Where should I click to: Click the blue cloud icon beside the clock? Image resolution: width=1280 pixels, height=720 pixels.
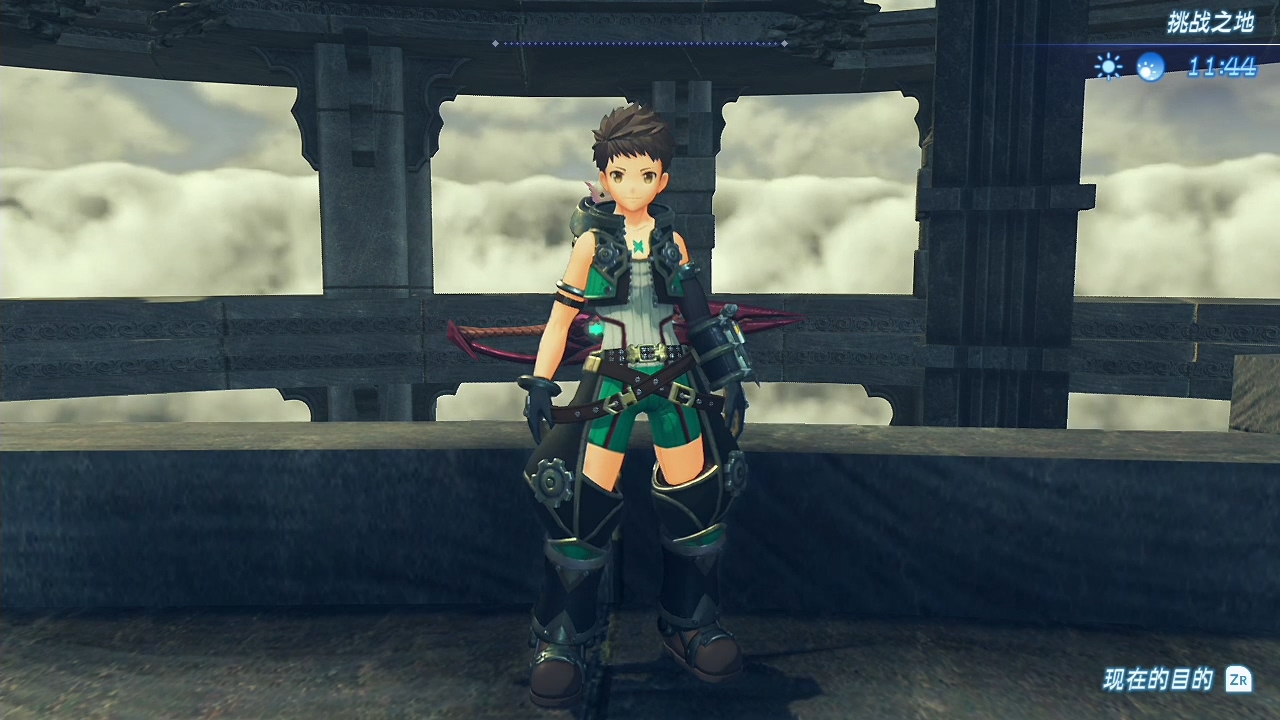[x=1150, y=67]
